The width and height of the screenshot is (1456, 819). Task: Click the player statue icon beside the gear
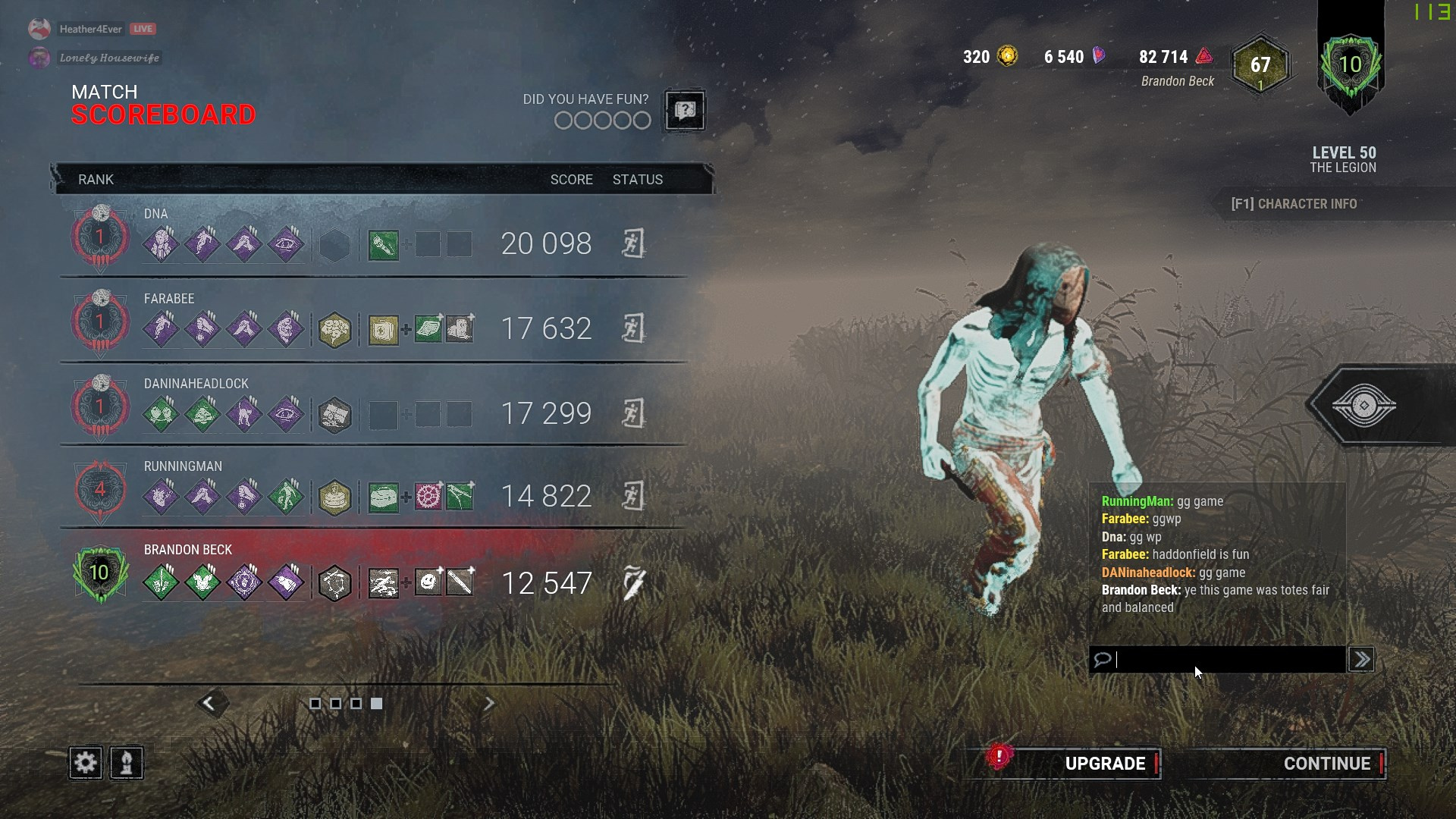tap(126, 763)
